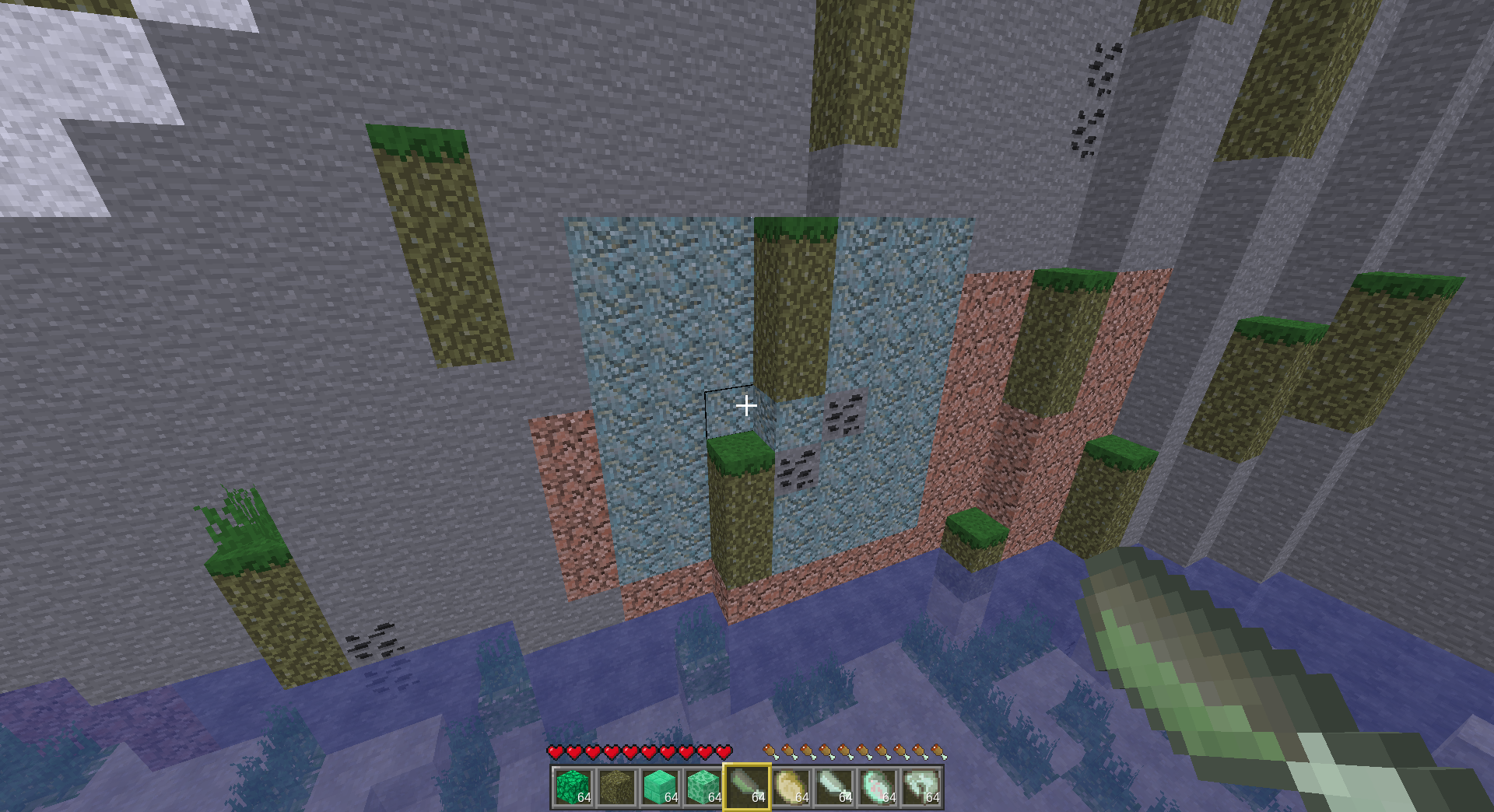Choose the tan oval item slot
The width and height of the screenshot is (1494, 812).
791,787
